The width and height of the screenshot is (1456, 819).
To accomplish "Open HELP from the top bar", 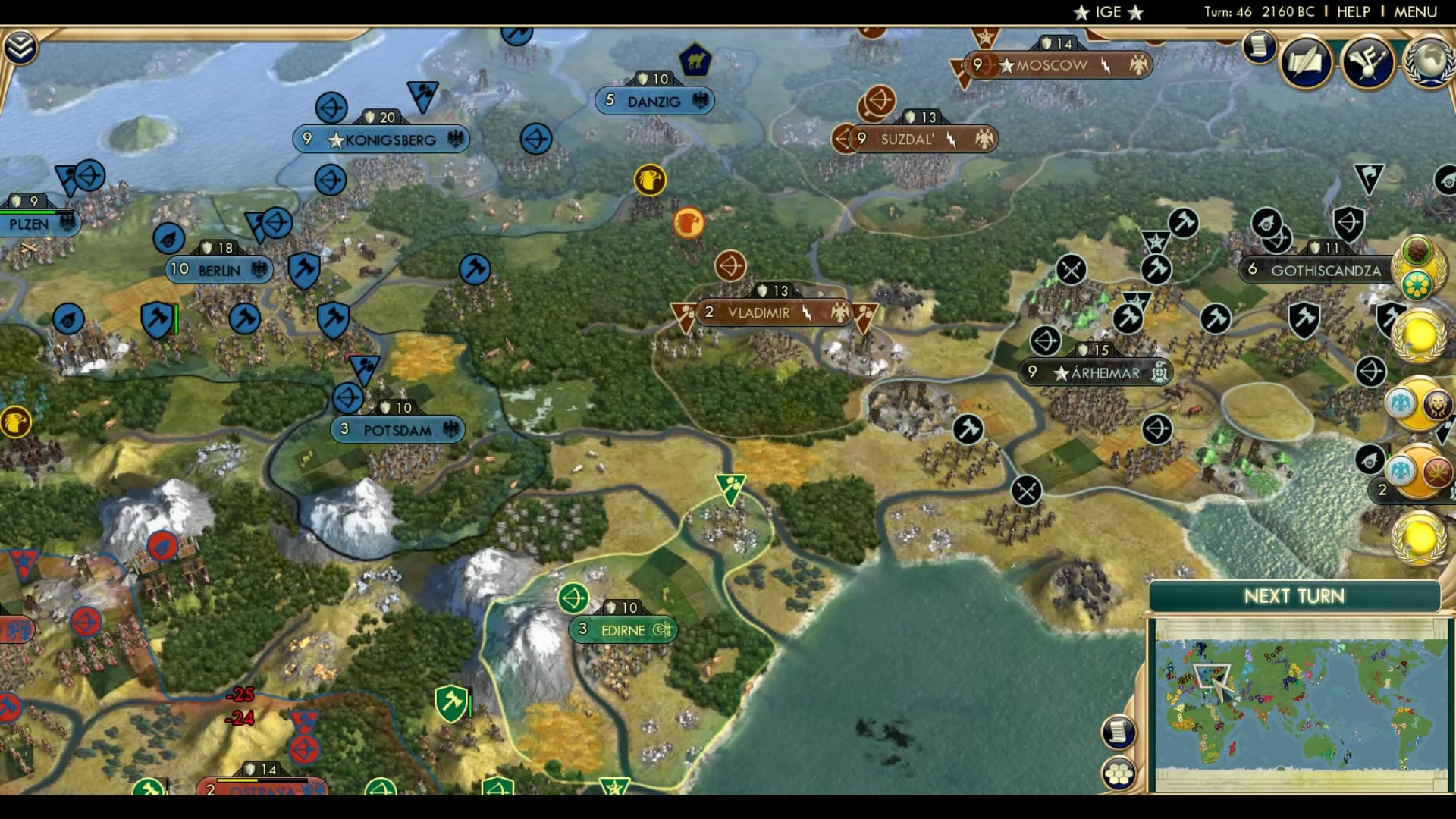I will 1355,11.
